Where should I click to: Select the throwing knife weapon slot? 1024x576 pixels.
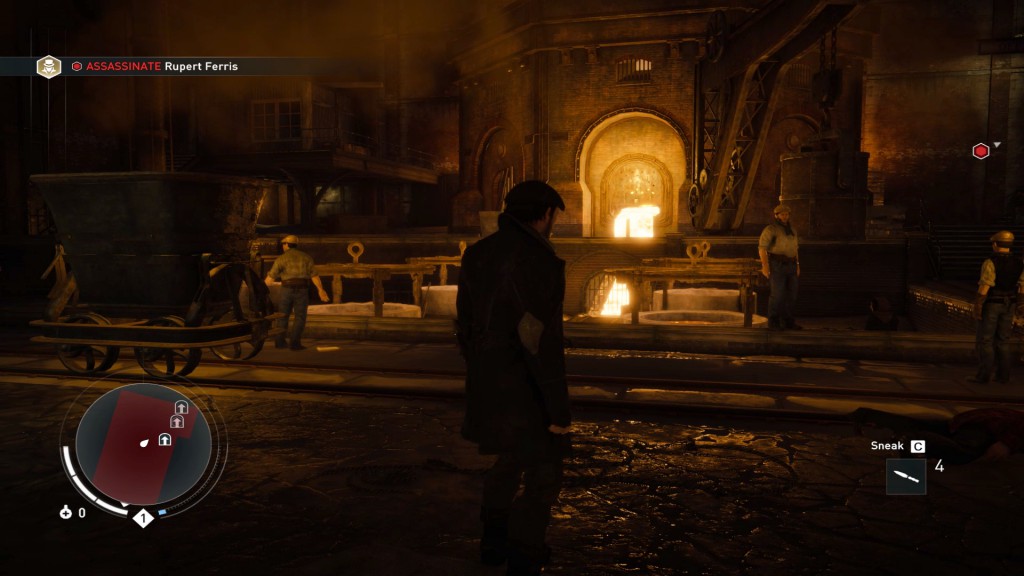905,476
